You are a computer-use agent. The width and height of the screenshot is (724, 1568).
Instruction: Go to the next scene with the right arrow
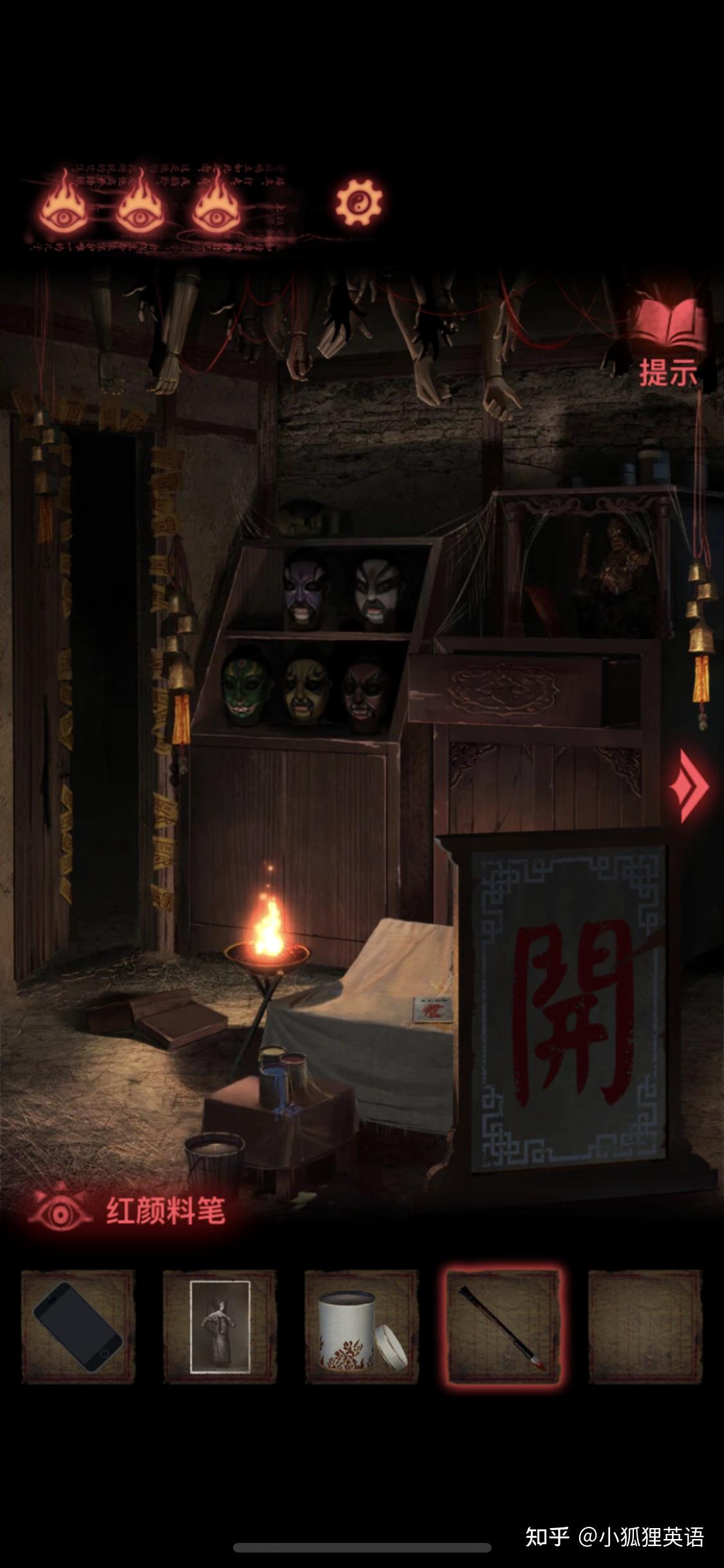691,785
